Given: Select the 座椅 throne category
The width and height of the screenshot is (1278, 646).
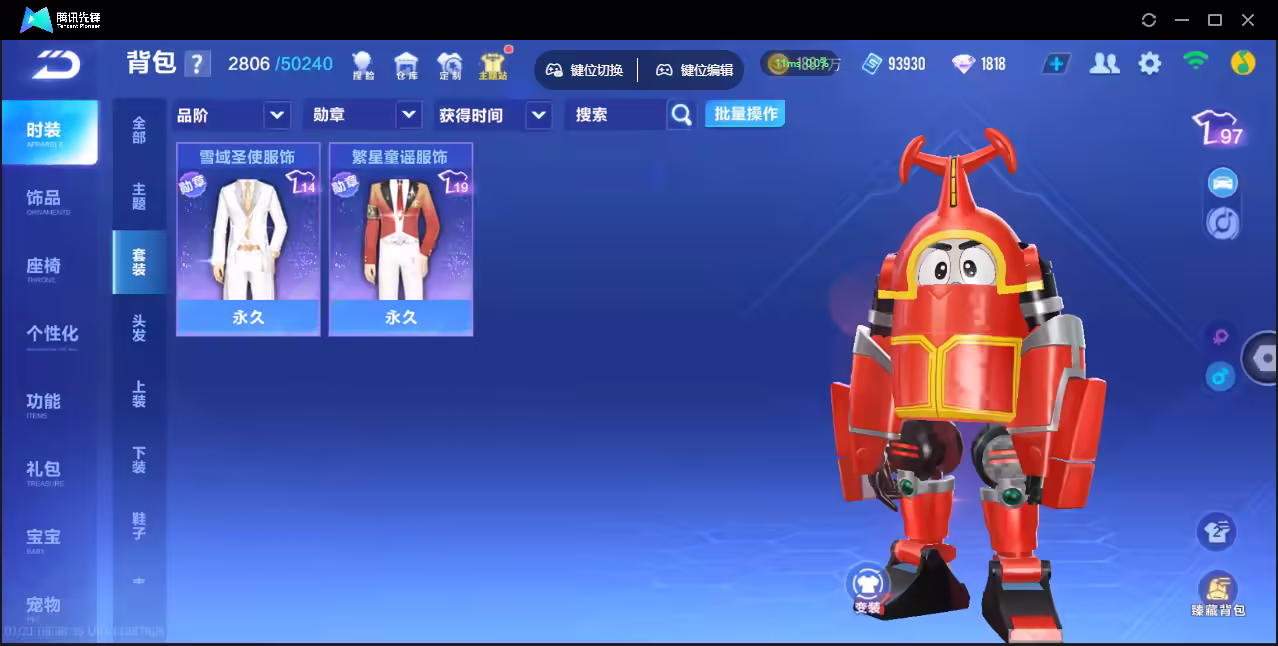Looking at the screenshot, I should pyautogui.click(x=45, y=266).
